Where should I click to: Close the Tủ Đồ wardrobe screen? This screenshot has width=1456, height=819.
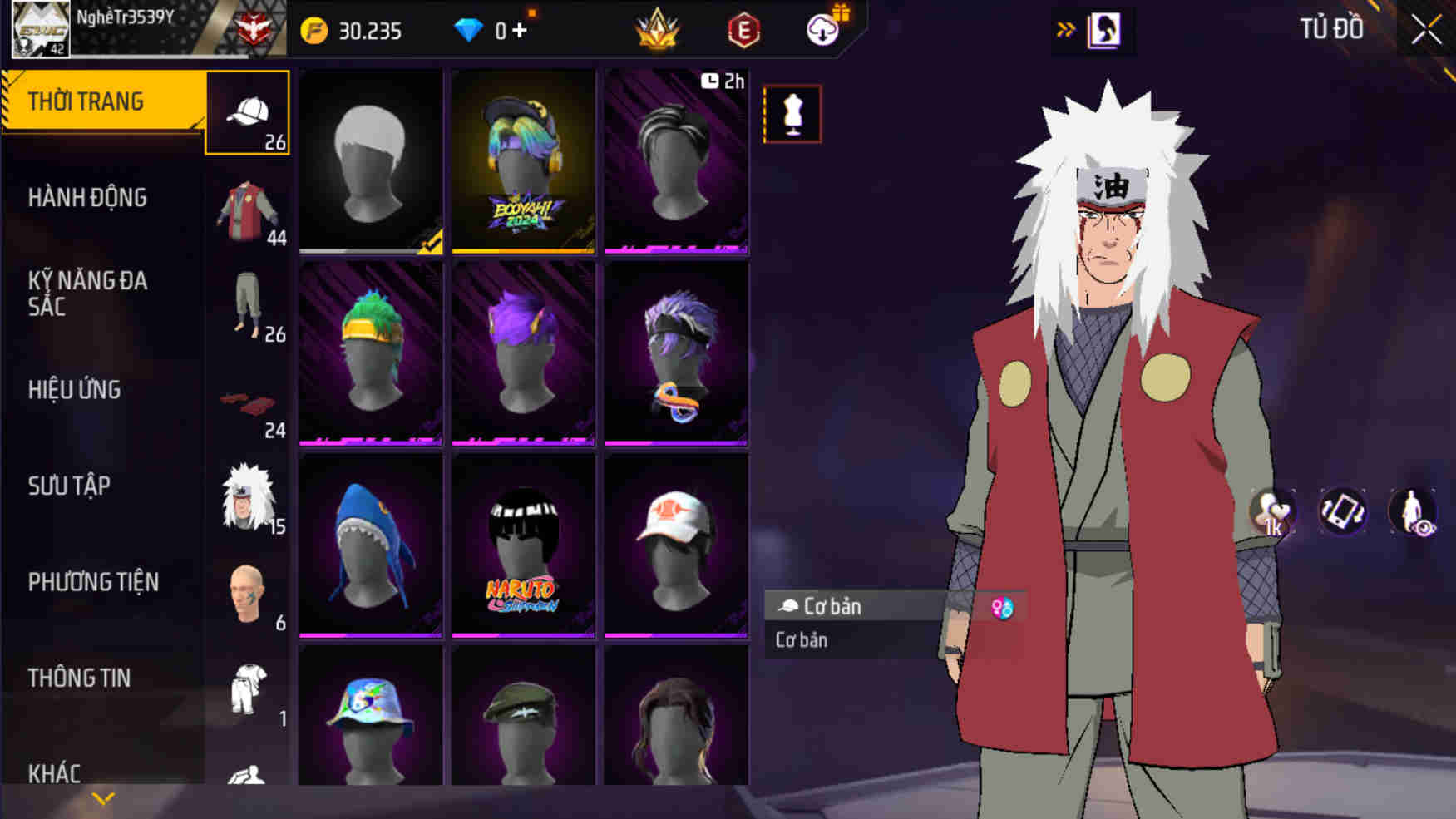click(1425, 30)
